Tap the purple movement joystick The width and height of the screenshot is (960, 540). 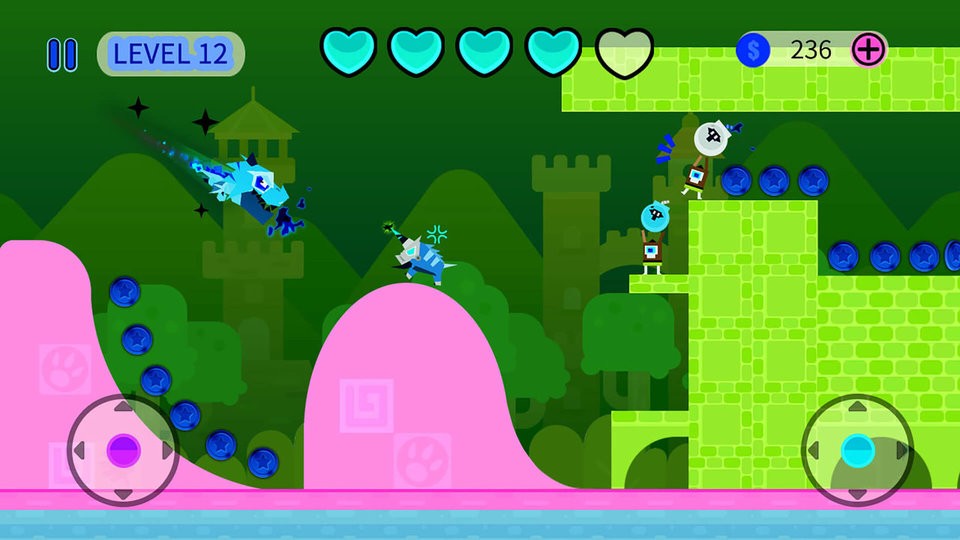coord(123,450)
